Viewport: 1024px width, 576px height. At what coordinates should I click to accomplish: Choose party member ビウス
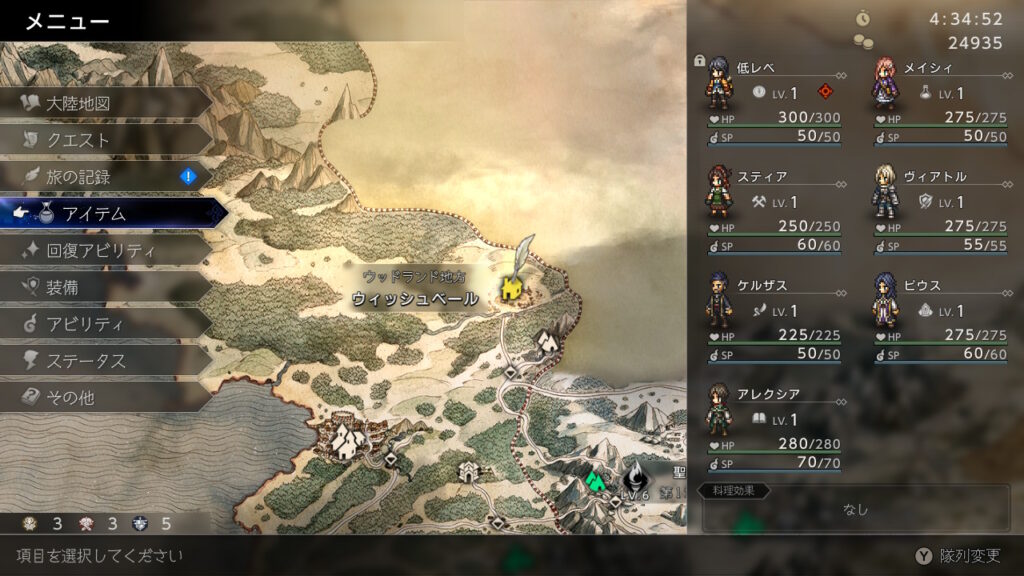click(940, 318)
